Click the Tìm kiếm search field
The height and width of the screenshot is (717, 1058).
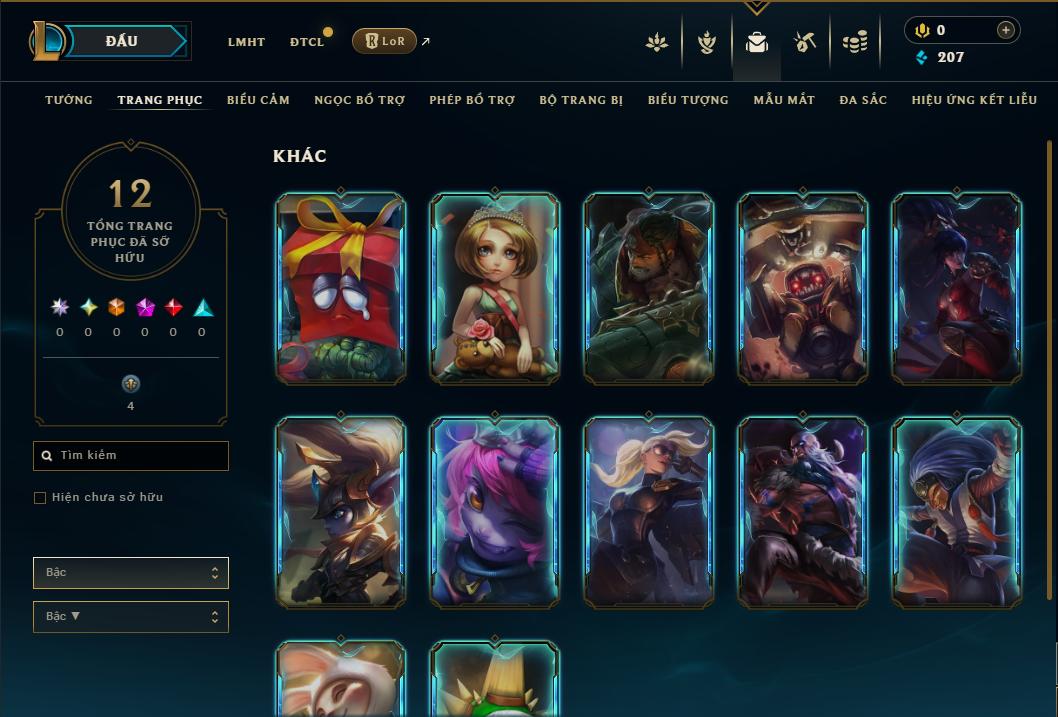tap(131, 456)
